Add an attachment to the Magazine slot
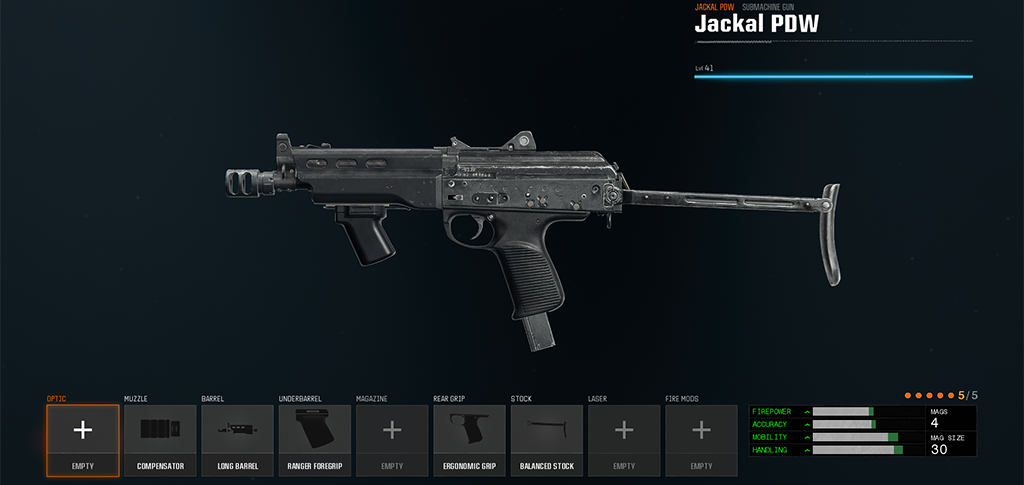Viewport: 1024px width, 485px height. click(392, 440)
